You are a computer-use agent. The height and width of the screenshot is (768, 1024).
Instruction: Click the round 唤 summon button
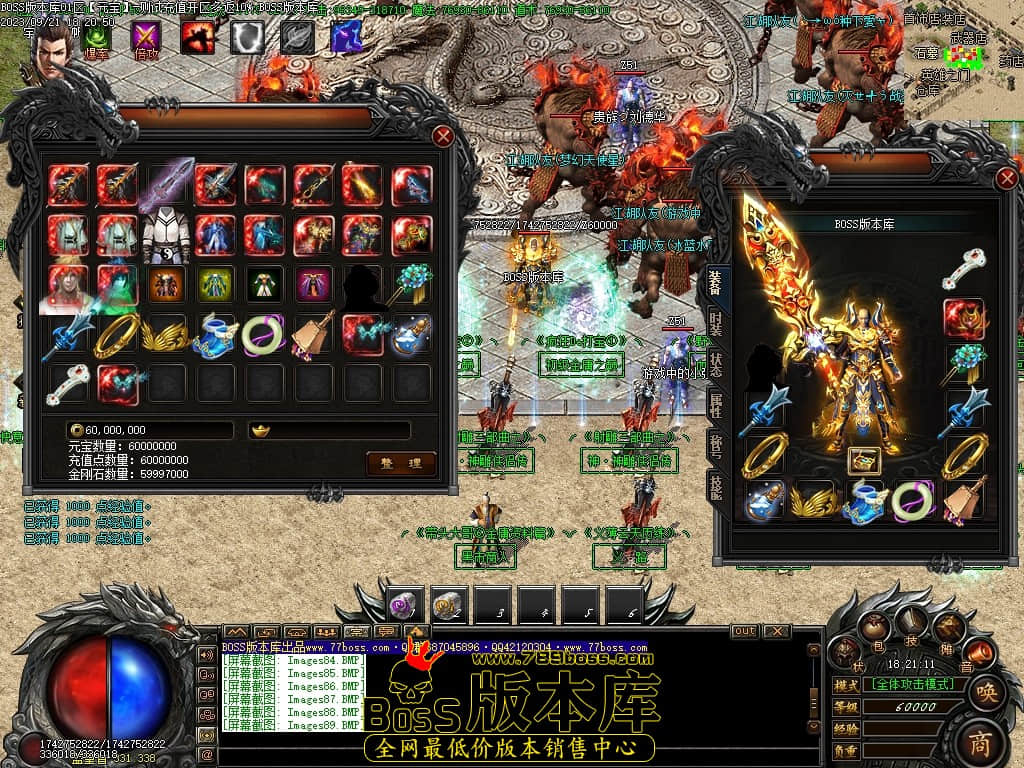coord(985,691)
